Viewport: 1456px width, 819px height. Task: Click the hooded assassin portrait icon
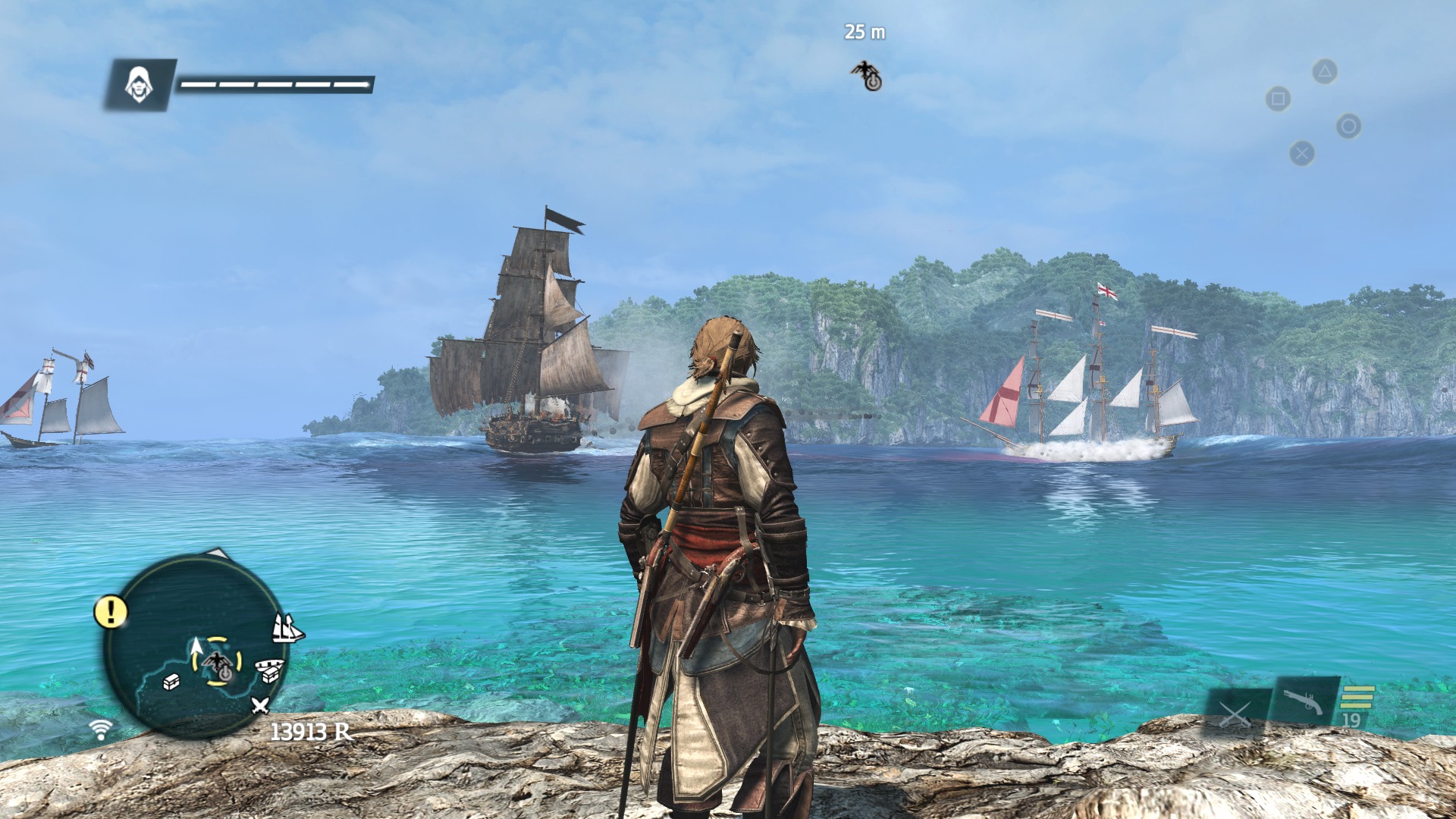pyautogui.click(x=139, y=84)
